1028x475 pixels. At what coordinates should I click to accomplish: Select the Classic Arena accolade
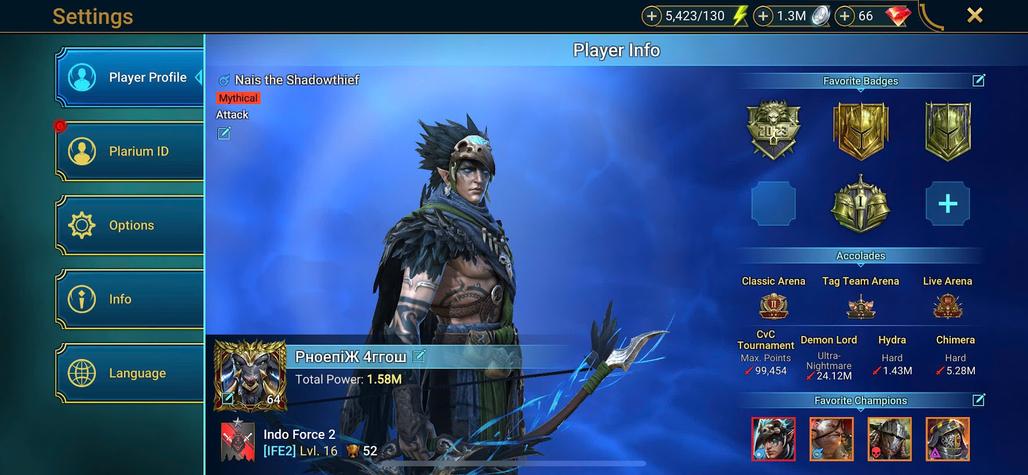pyautogui.click(x=773, y=301)
